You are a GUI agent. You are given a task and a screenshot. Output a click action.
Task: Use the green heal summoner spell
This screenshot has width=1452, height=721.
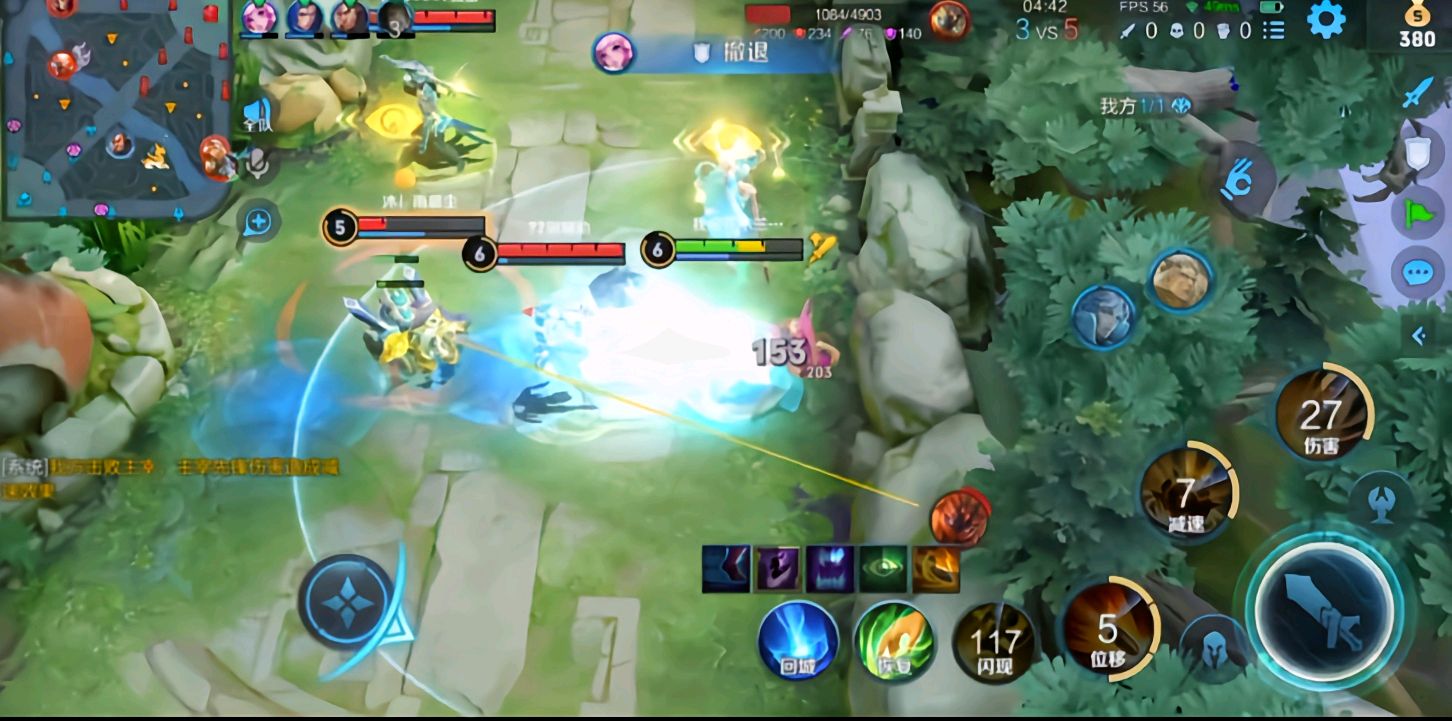[x=894, y=641]
